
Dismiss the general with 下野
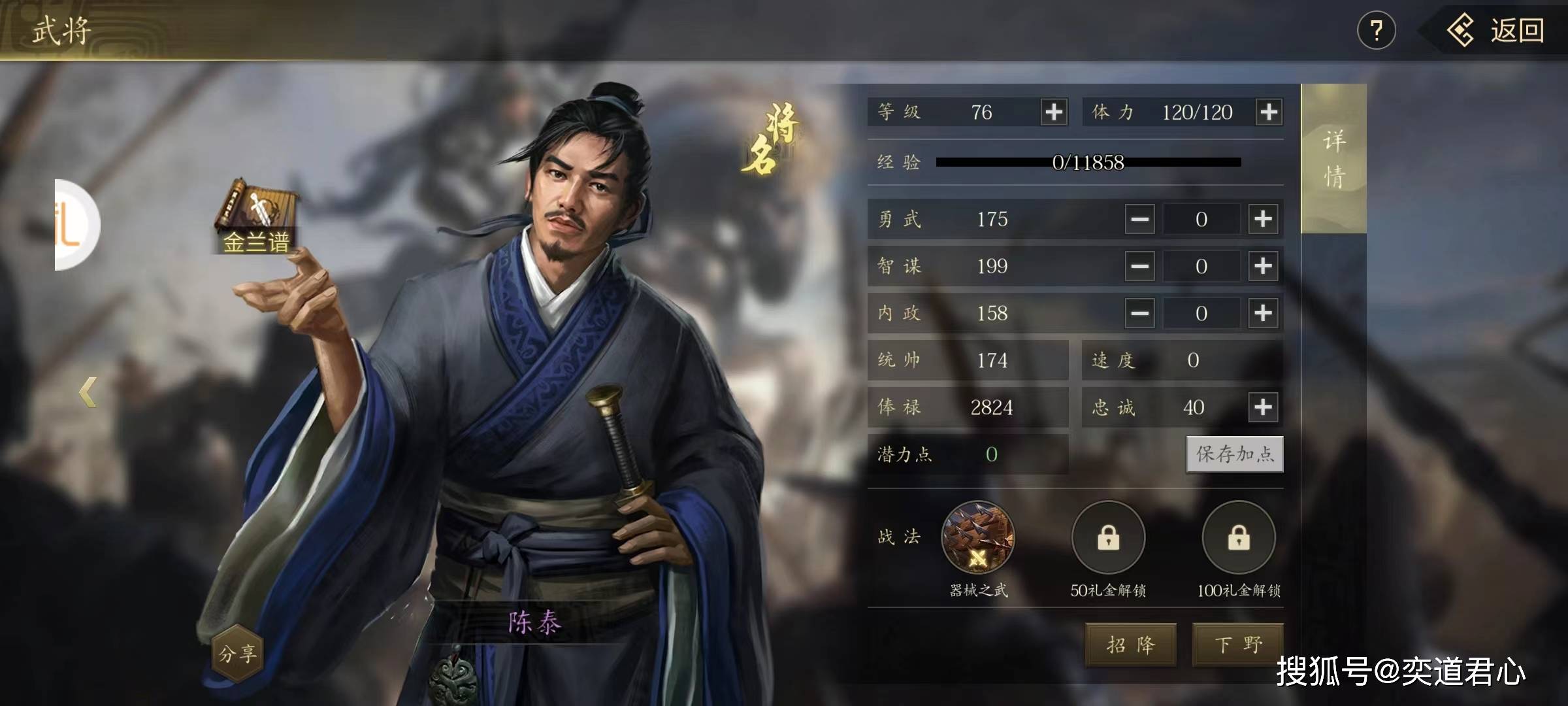(1238, 645)
